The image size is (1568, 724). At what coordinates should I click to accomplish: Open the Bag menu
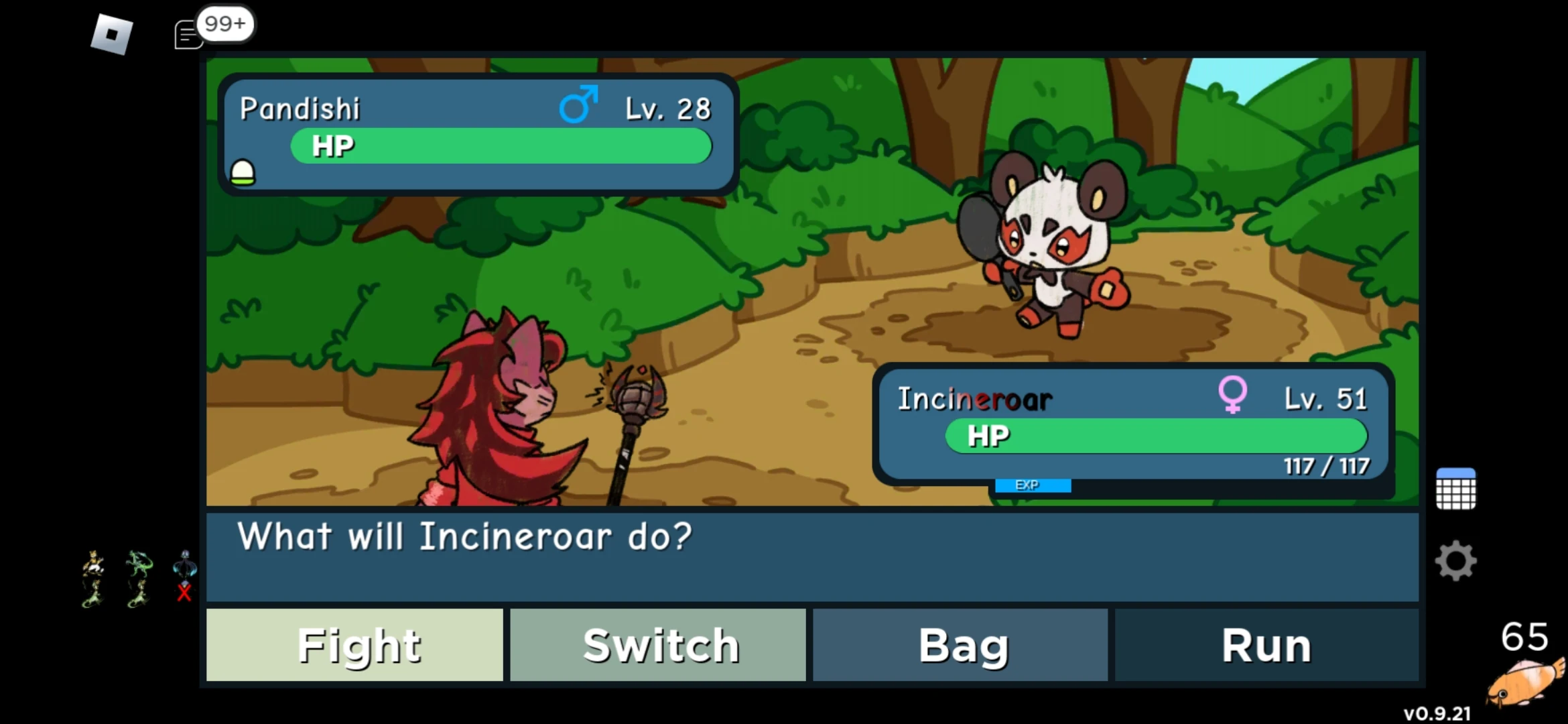point(961,645)
